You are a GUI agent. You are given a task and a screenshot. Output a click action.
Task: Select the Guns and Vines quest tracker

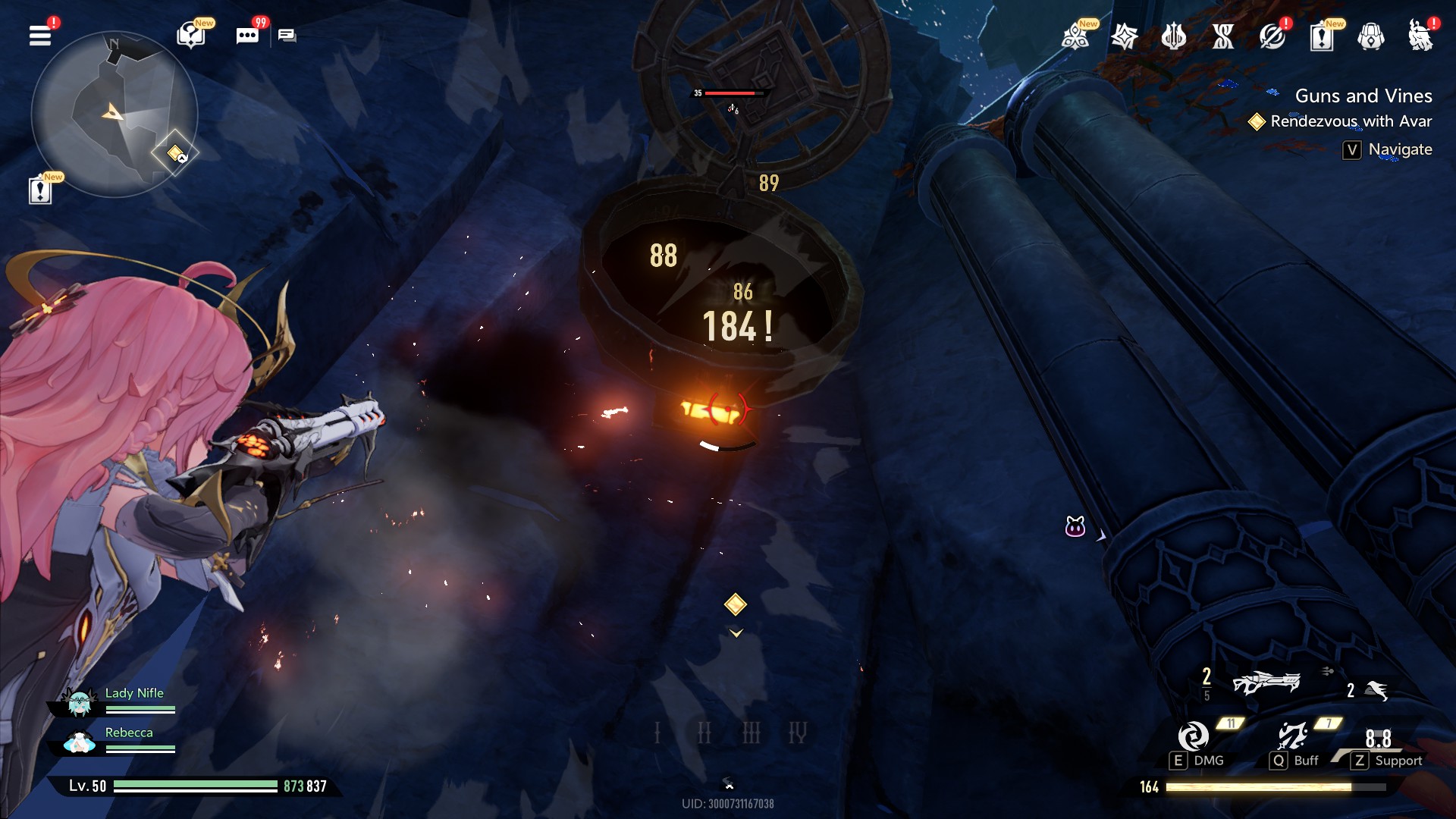[x=1363, y=96]
